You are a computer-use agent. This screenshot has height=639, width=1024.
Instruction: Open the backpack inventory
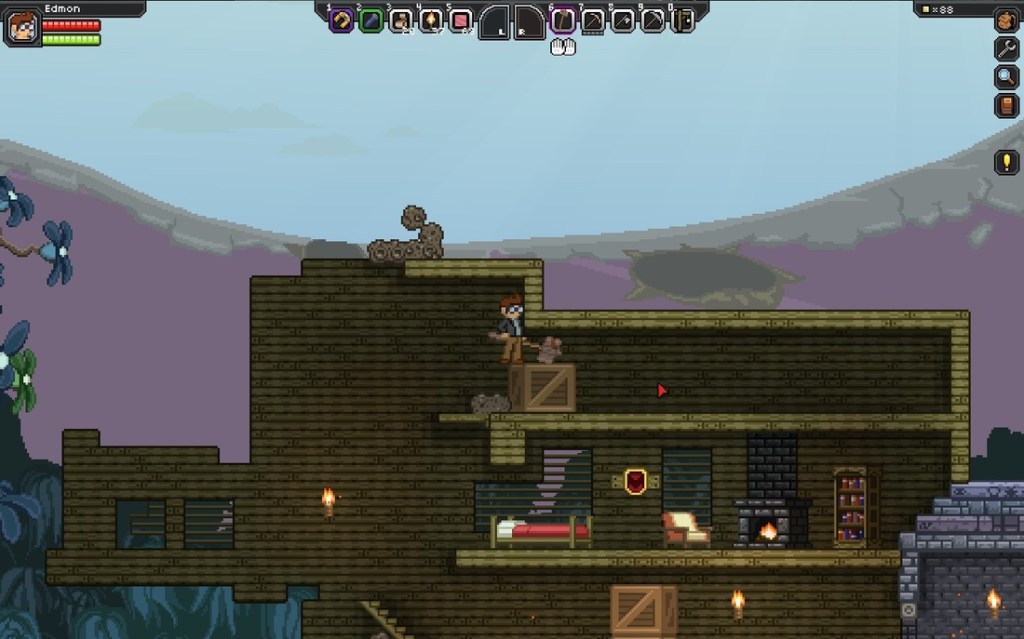point(1006,20)
